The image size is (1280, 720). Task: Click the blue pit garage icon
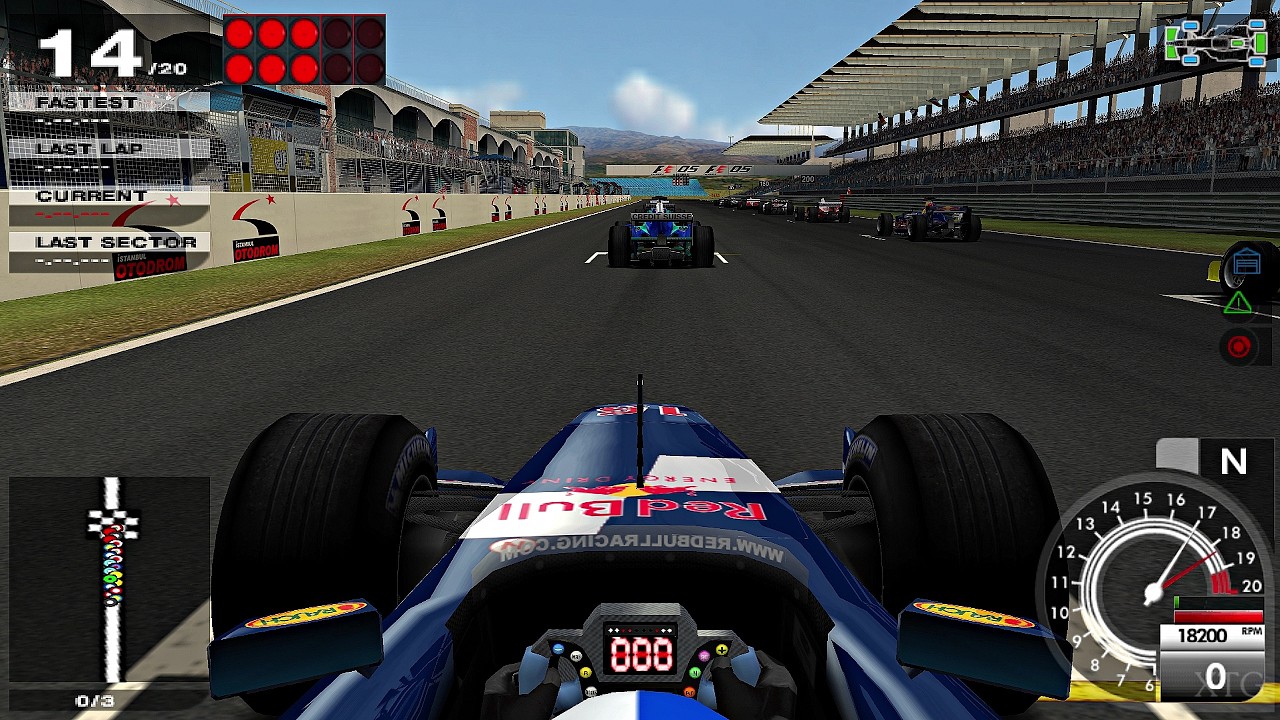pyautogui.click(x=1246, y=264)
